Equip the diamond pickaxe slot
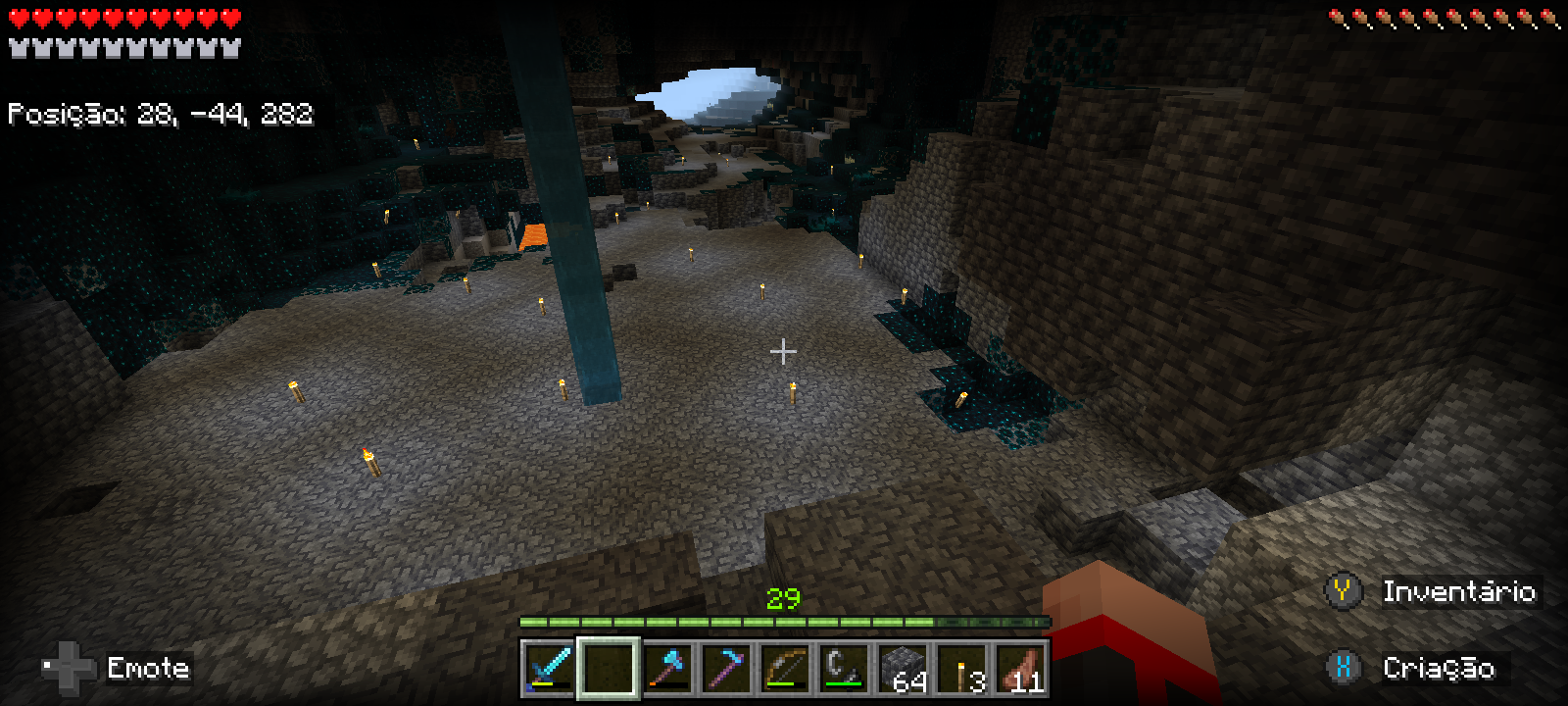The image size is (1568, 706). coord(726,669)
